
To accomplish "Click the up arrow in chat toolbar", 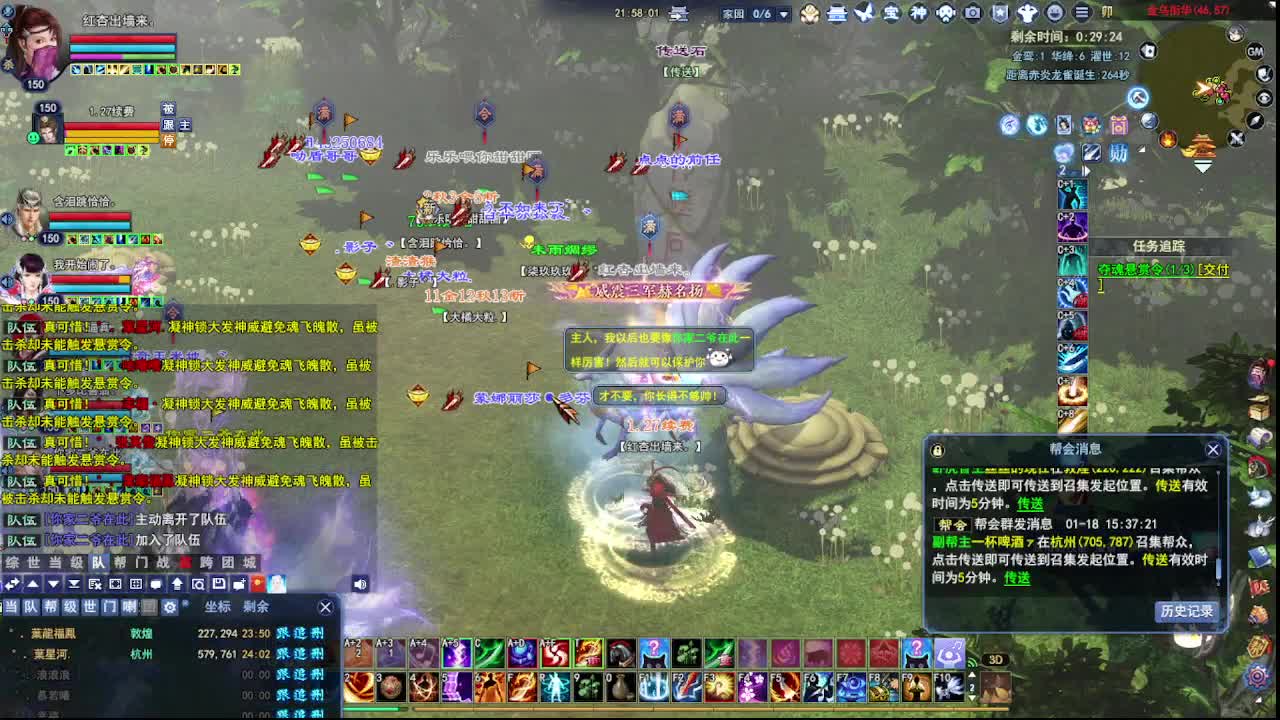I will point(32,584).
